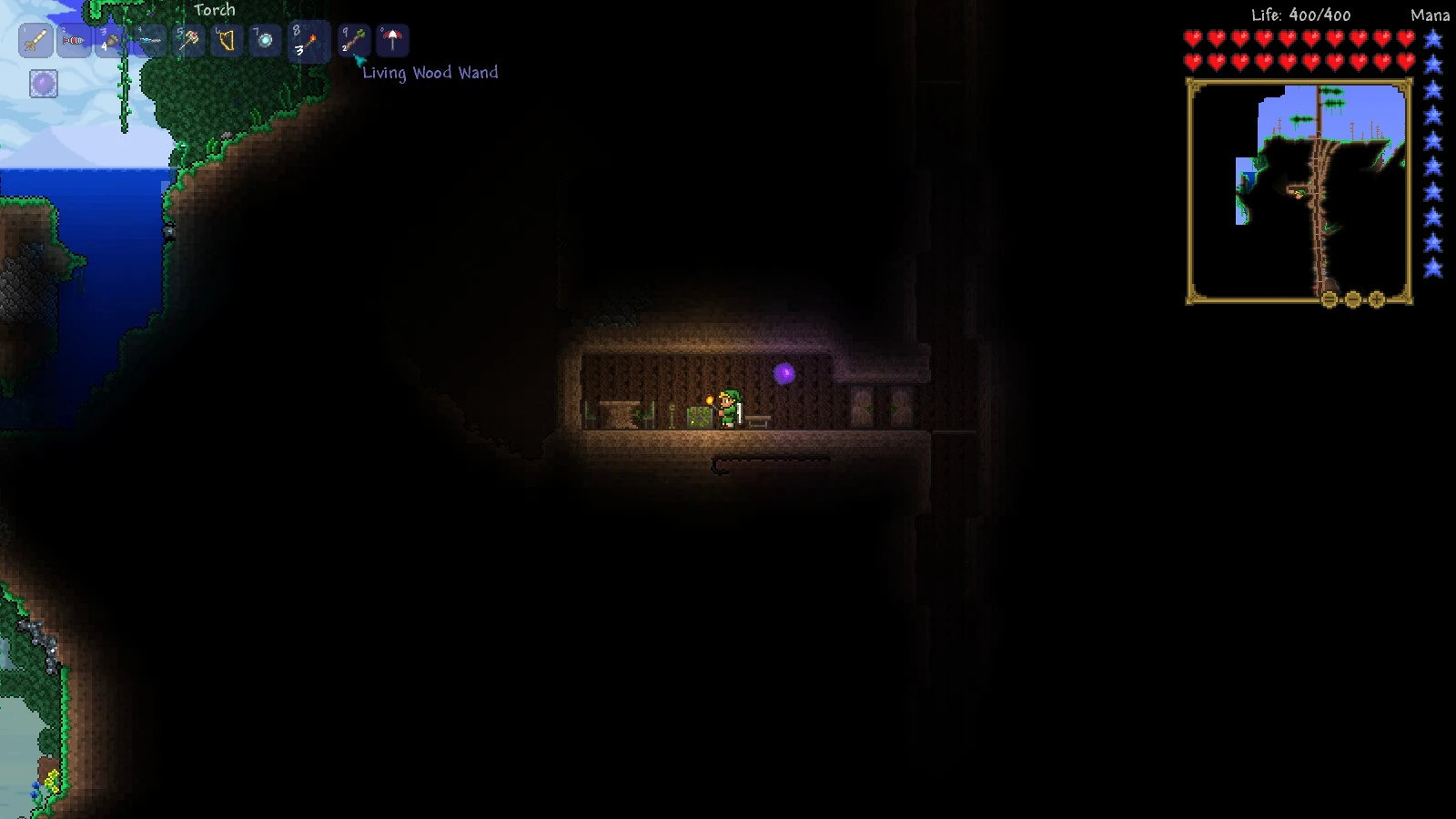Viewport: 1456px width, 819px height.
Task: Select the umbrella in hotbar slot 0
Action: click(x=393, y=40)
